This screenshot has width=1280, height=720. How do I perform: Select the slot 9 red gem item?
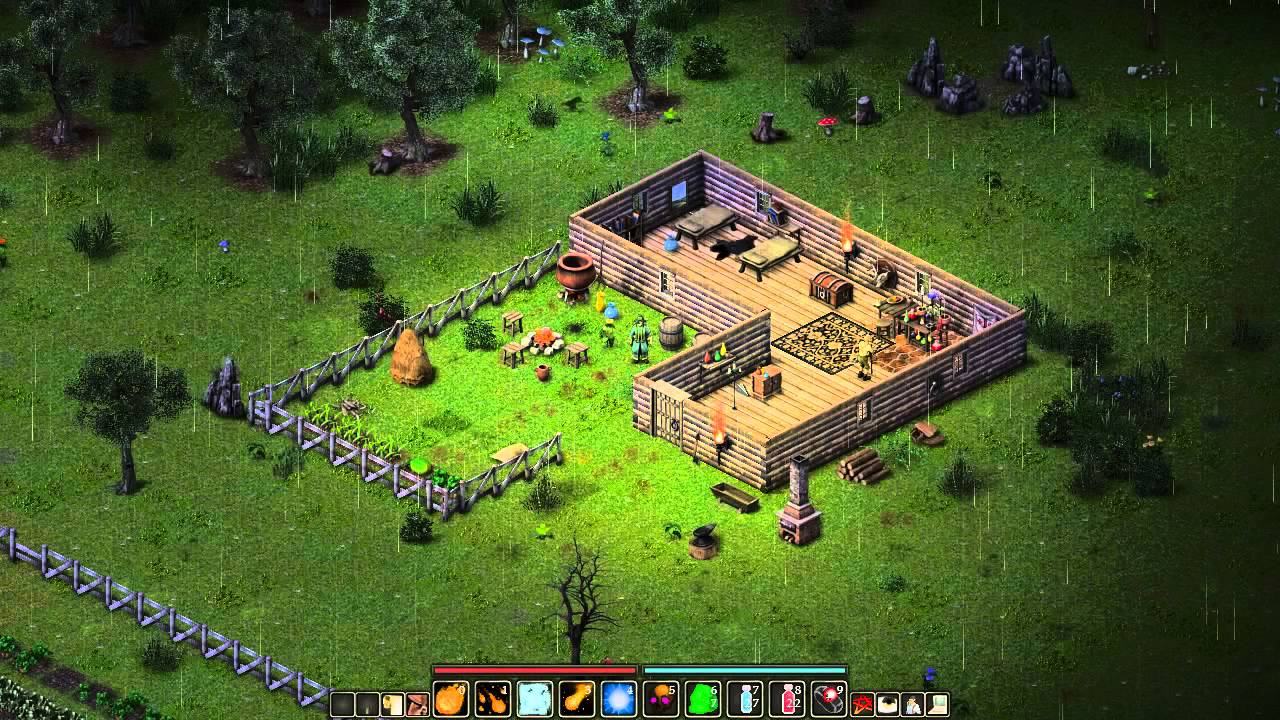pyautogui.click(x=829, y=697)
